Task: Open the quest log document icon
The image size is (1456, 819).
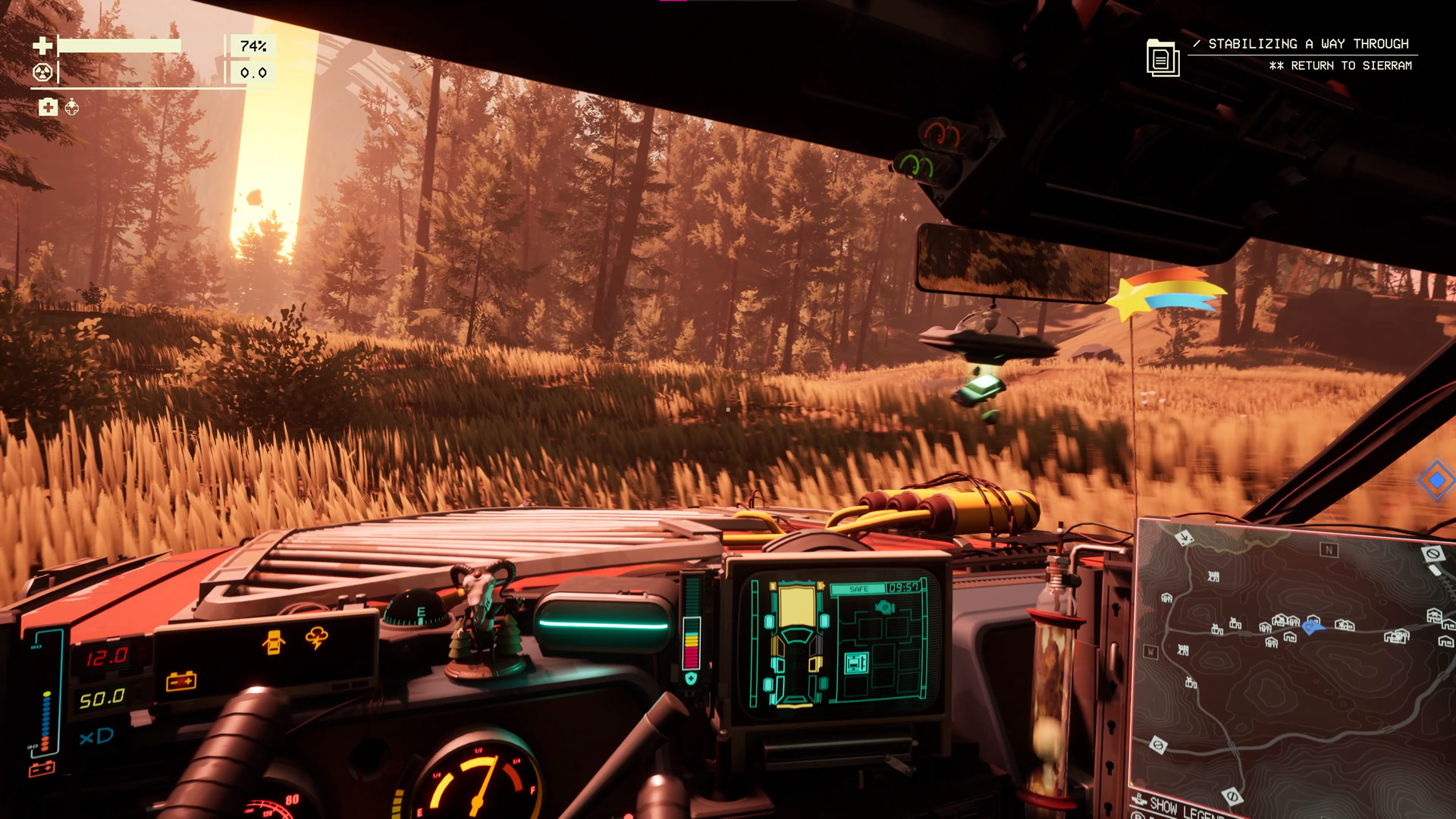Action: (1162, 58)
